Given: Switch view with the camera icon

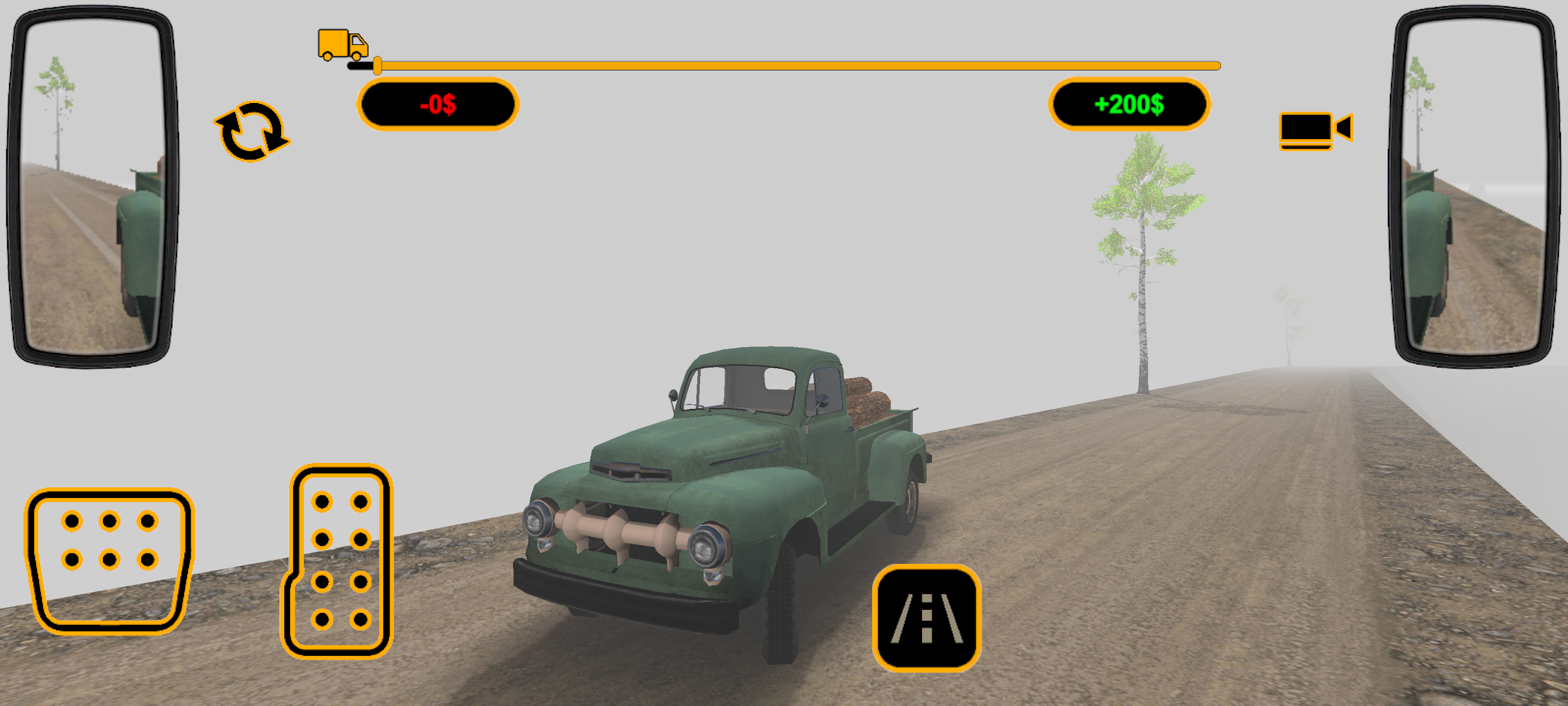Looking at the screenshot, I should (1315, 130).
